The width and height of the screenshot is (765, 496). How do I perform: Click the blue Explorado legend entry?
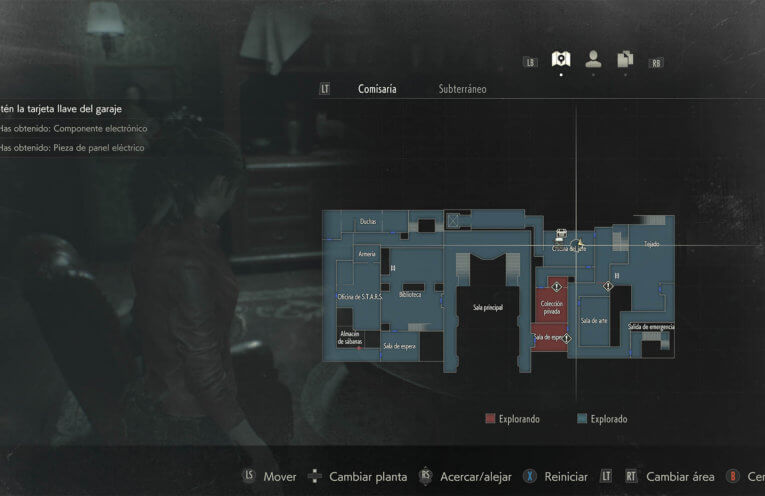[x=602, y=419]
